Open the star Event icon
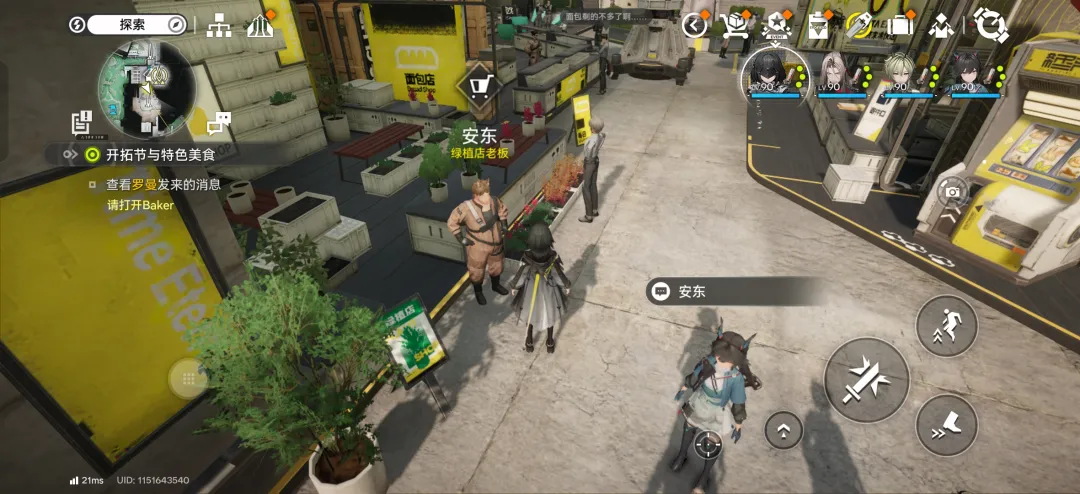 pyautogui.click(x=777, y=25)
